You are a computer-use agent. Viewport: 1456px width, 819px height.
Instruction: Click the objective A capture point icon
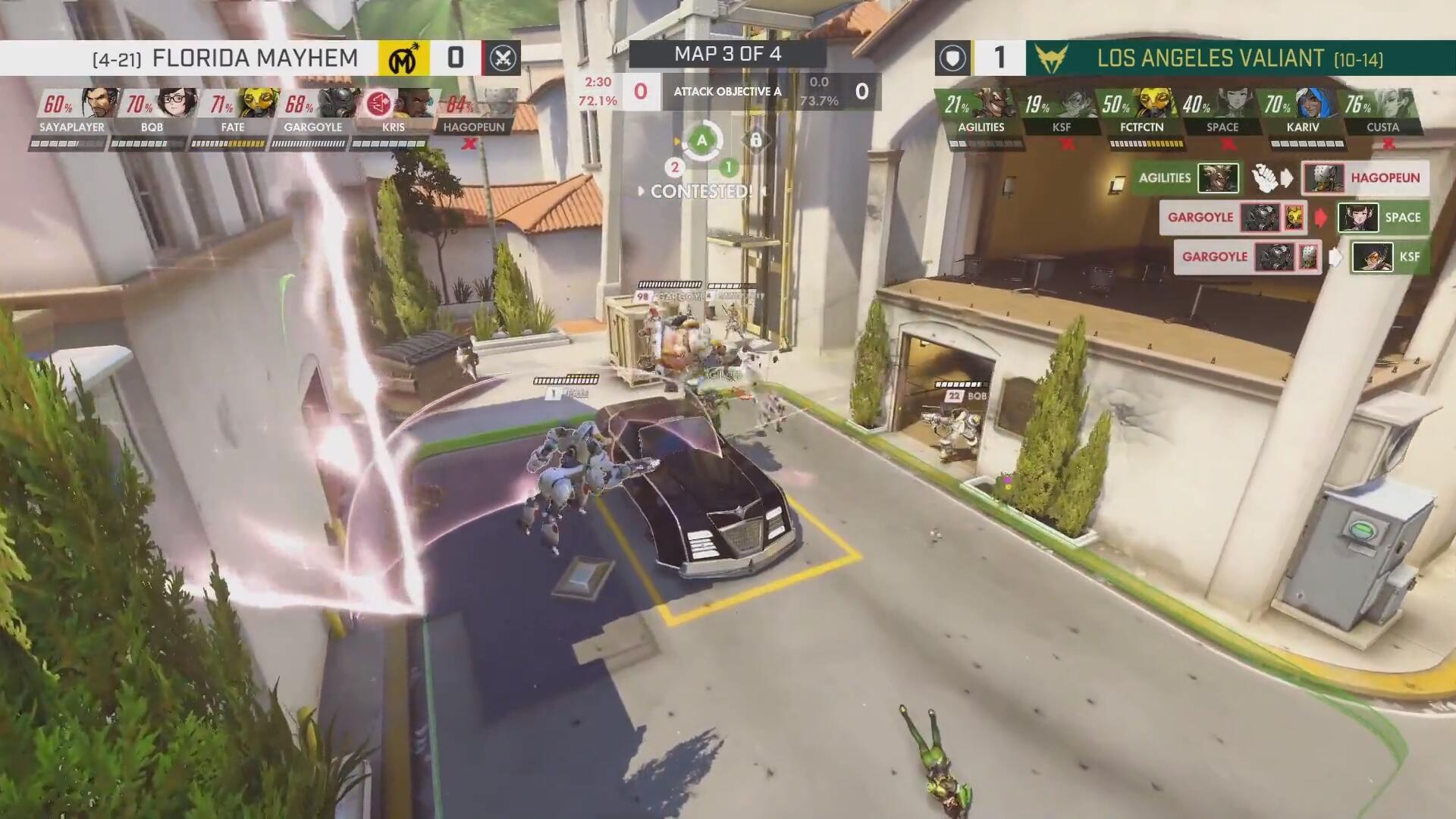702,140
